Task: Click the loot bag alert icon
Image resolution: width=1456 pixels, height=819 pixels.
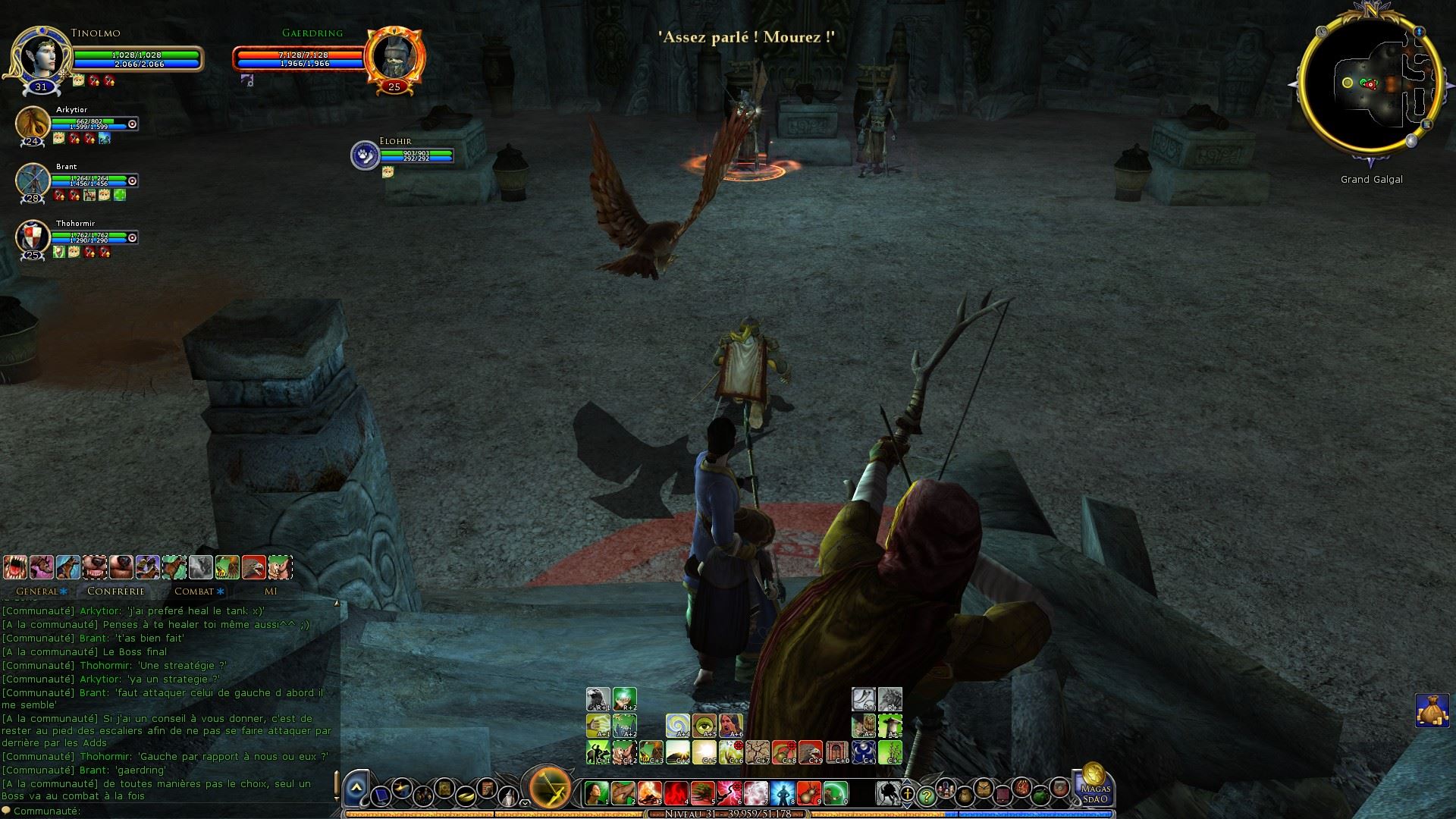Action: [x=1432, y=711]
